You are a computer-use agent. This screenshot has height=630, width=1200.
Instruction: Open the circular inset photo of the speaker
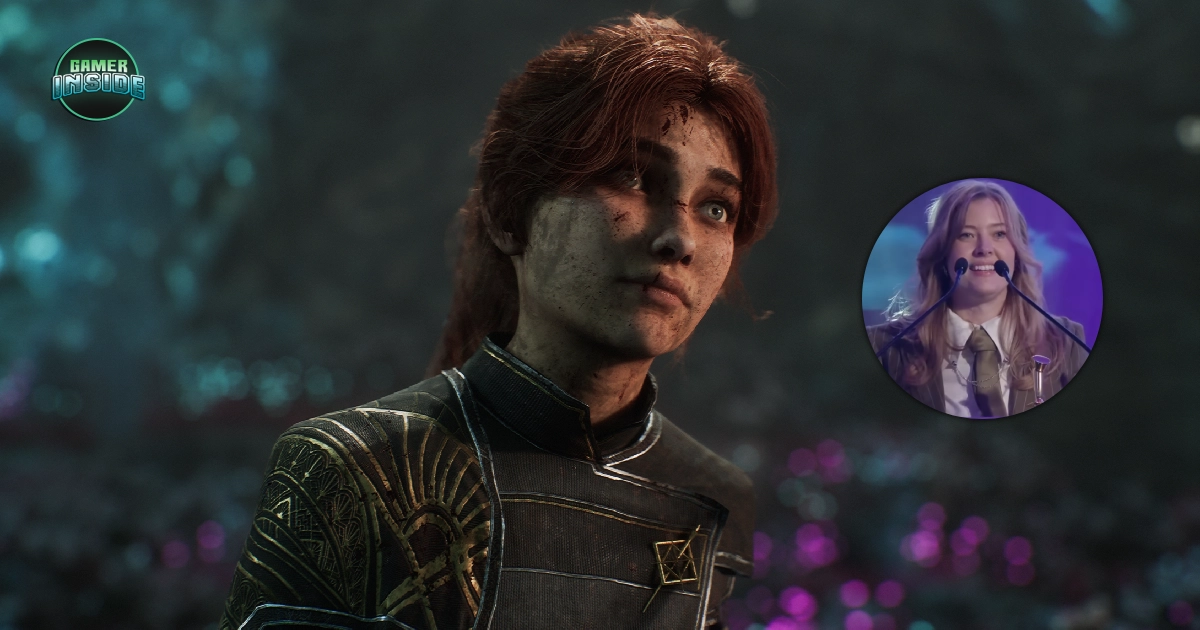click(981, 298)
